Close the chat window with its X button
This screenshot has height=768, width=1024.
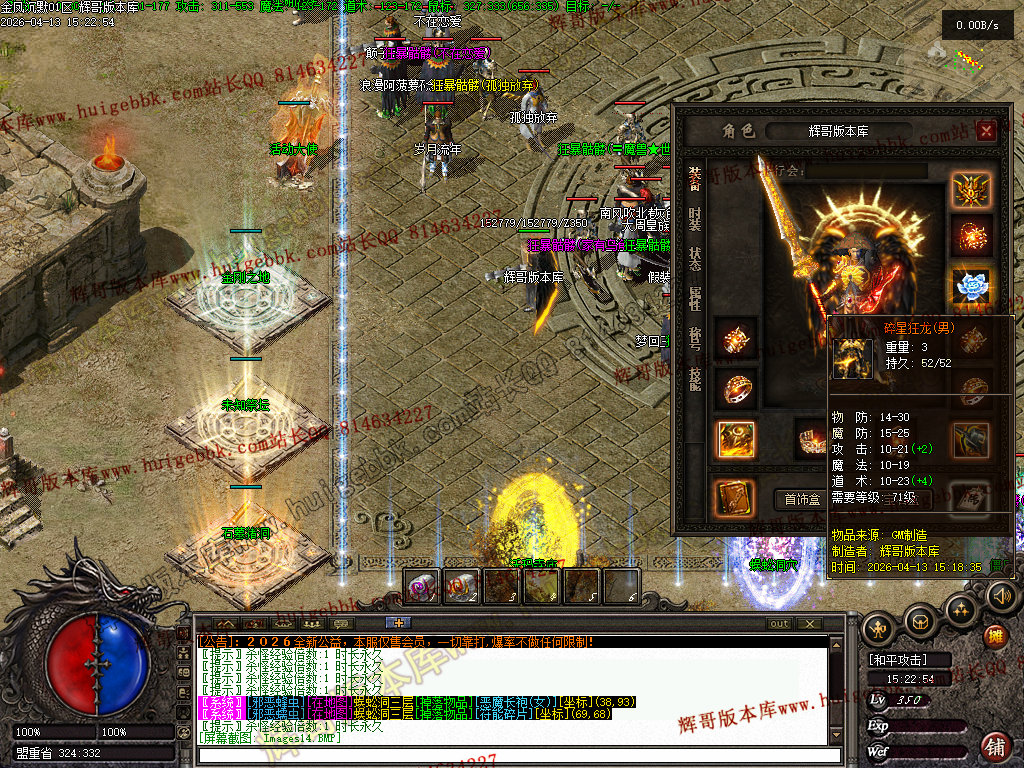click(809, 623)
